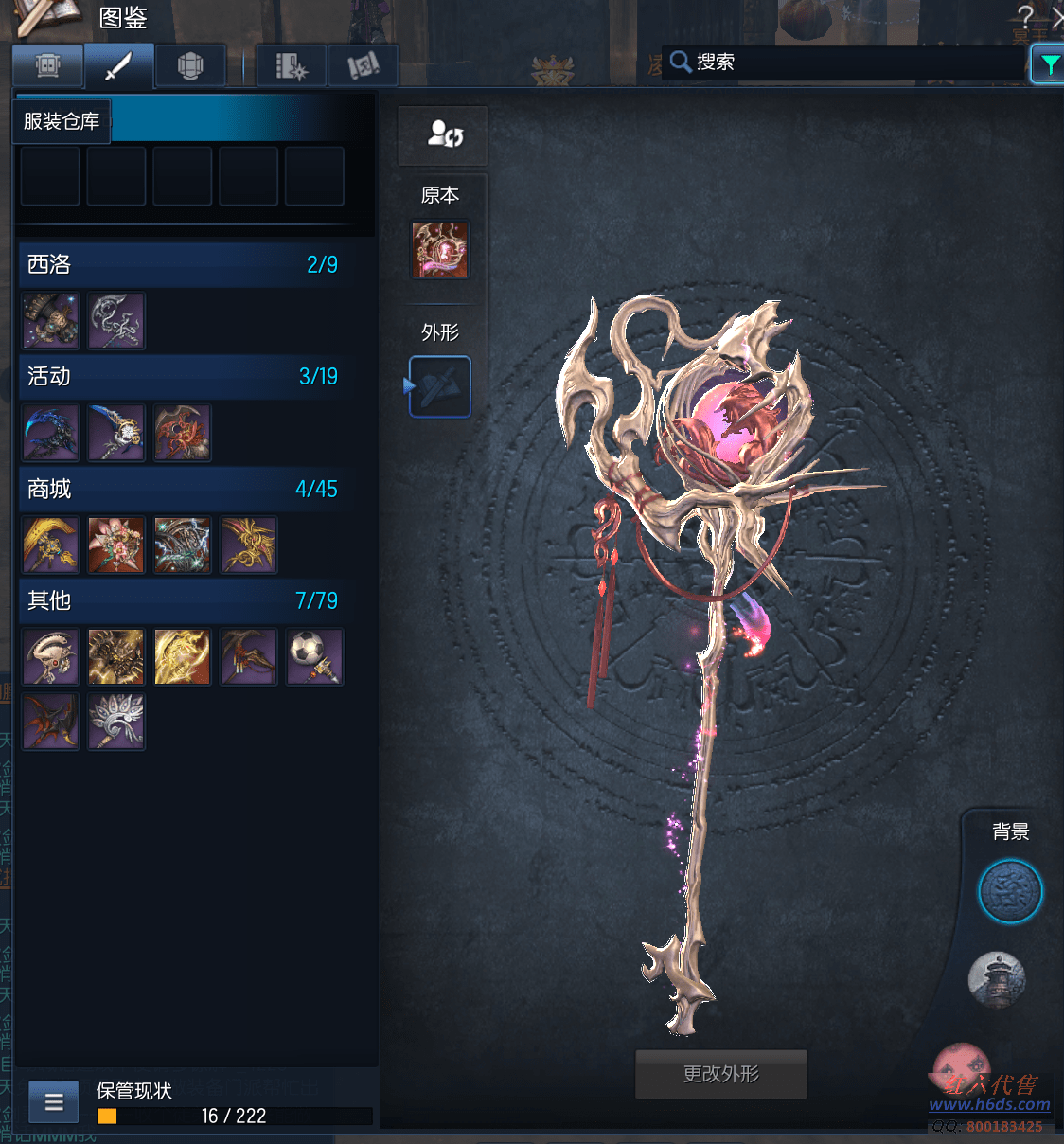Switch to the sword weapon tab

(x=118, y=66)
